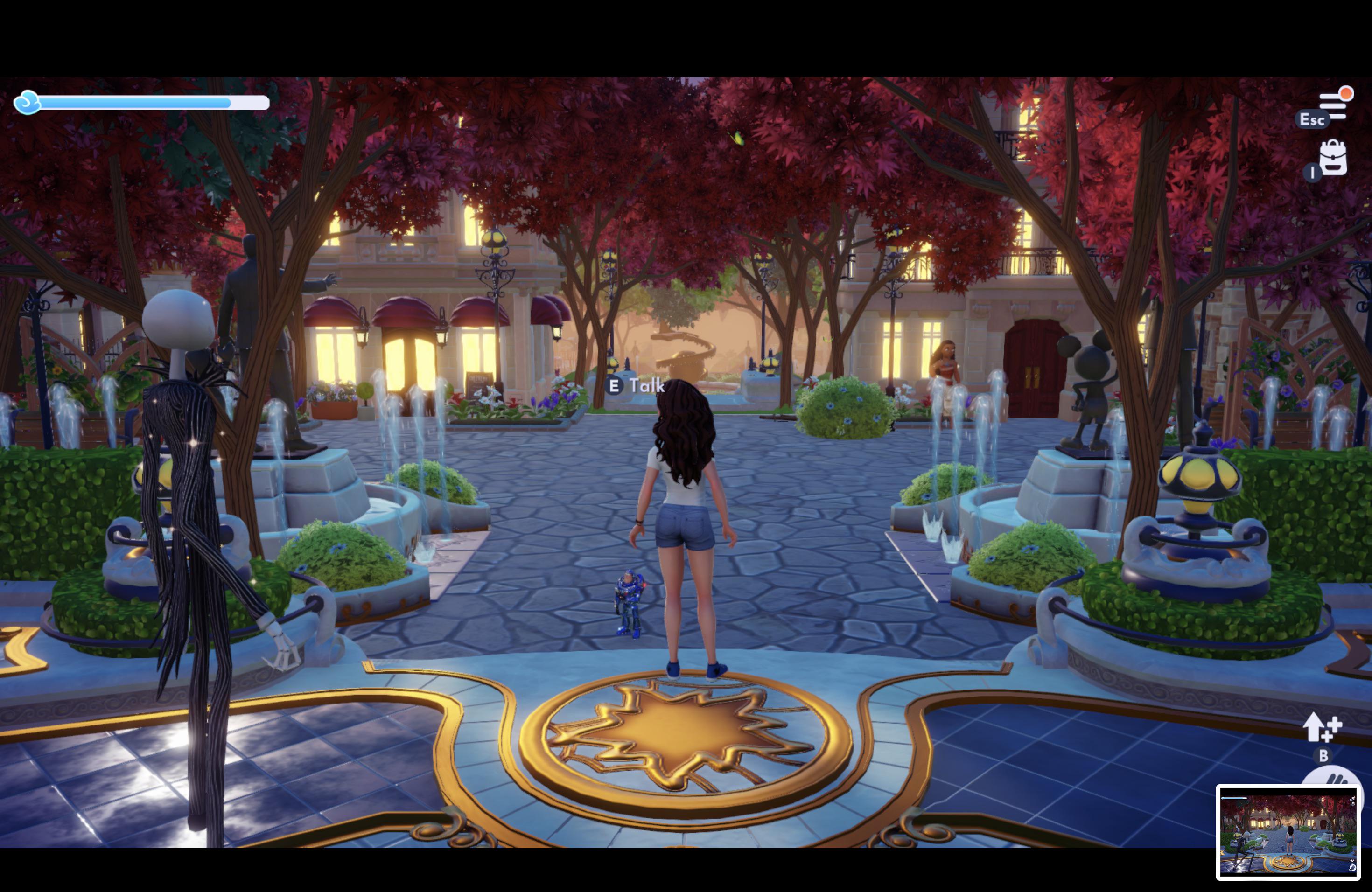
Task: Click the 'I' key badge on the backpack
Action: pyautogui.click(x=1313, y=172)
